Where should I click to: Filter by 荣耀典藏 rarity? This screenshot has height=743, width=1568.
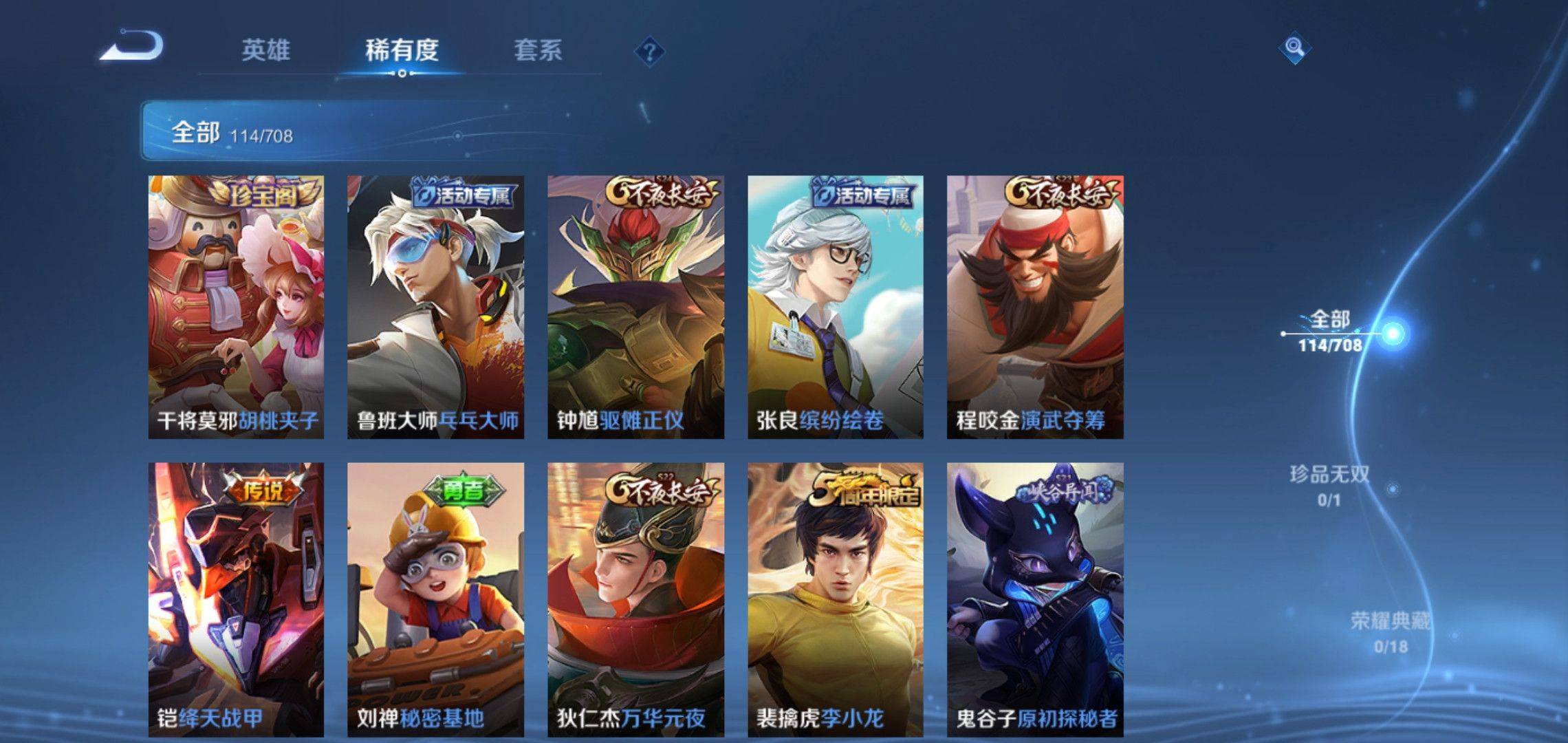point(1391,632)
